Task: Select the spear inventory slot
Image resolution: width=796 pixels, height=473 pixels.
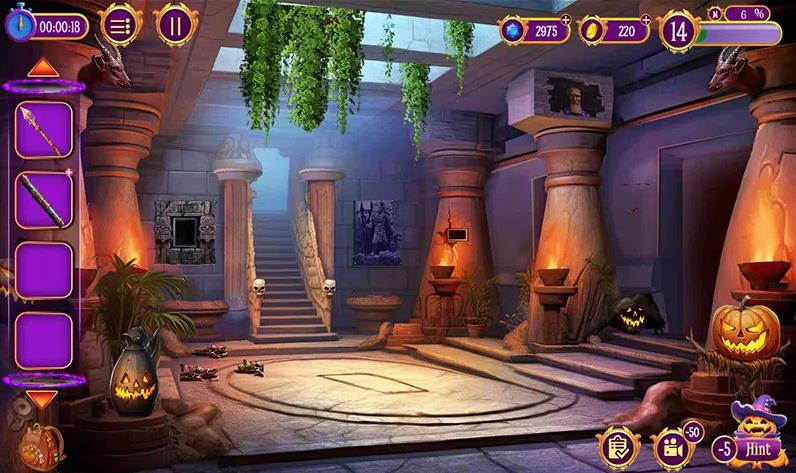Action: coord(43,129)
